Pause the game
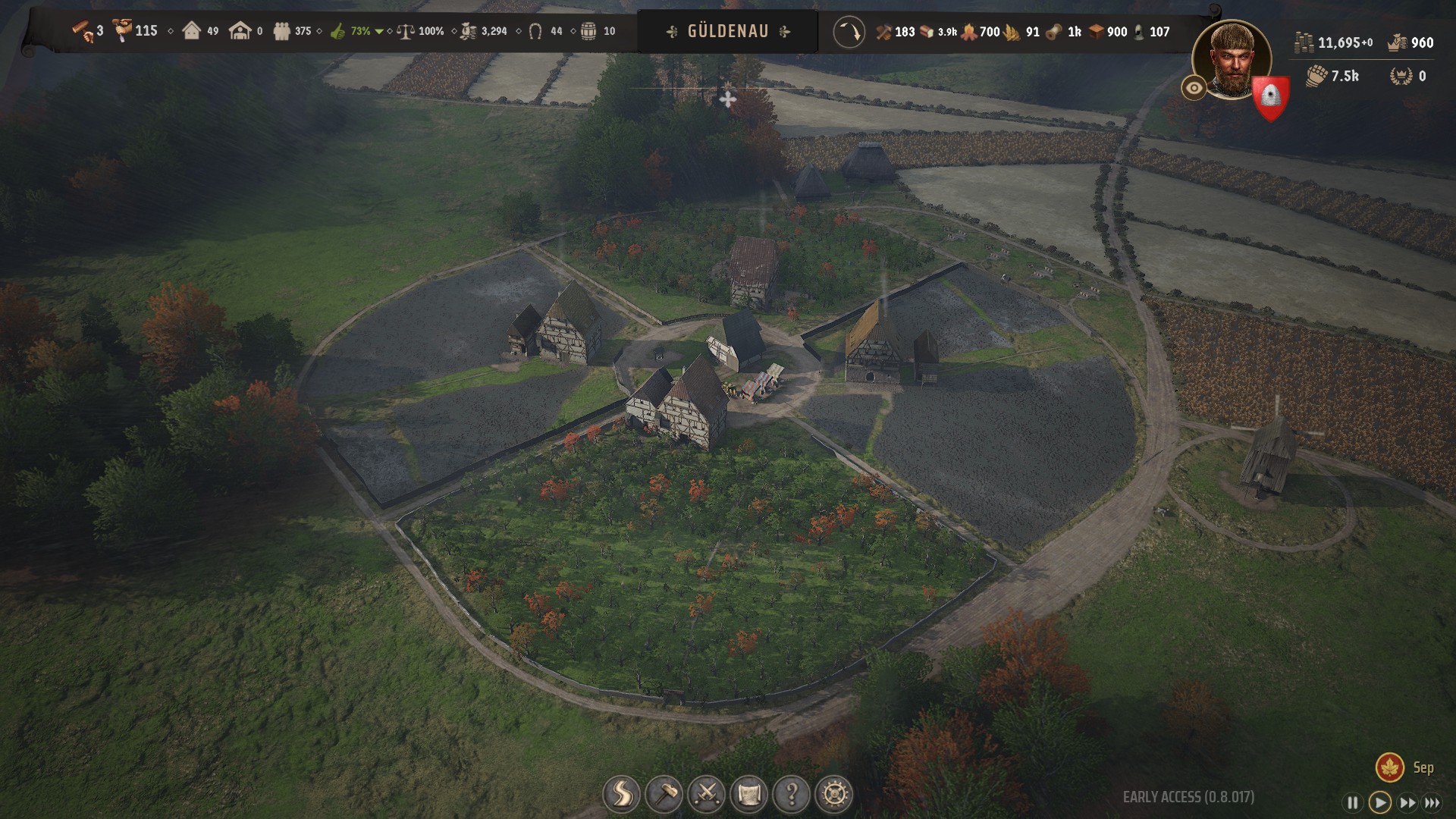The image size is (1456, 819). tap(1352, 802)
